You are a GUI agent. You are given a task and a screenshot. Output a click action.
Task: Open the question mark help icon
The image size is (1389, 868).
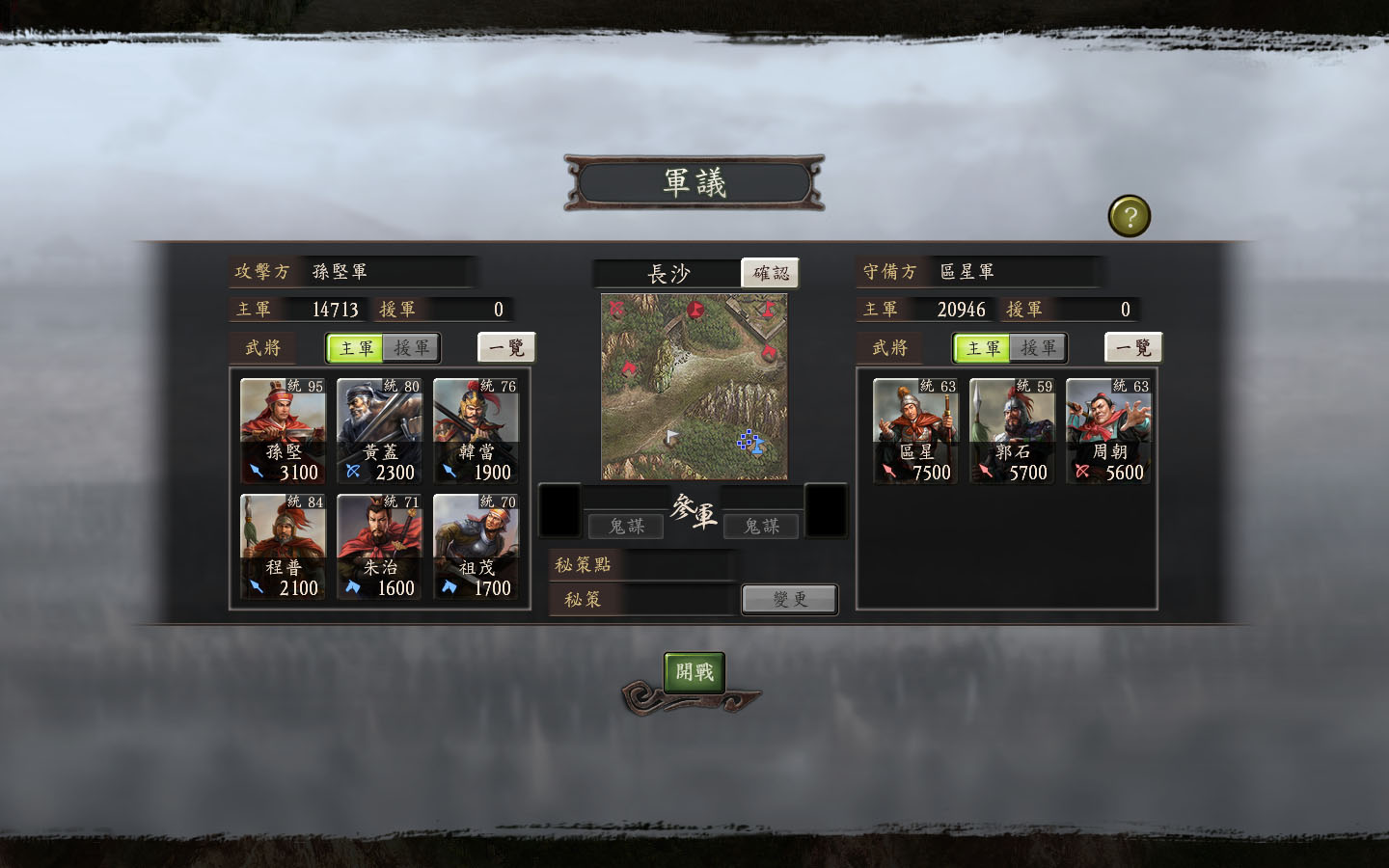pos(1129,215)
